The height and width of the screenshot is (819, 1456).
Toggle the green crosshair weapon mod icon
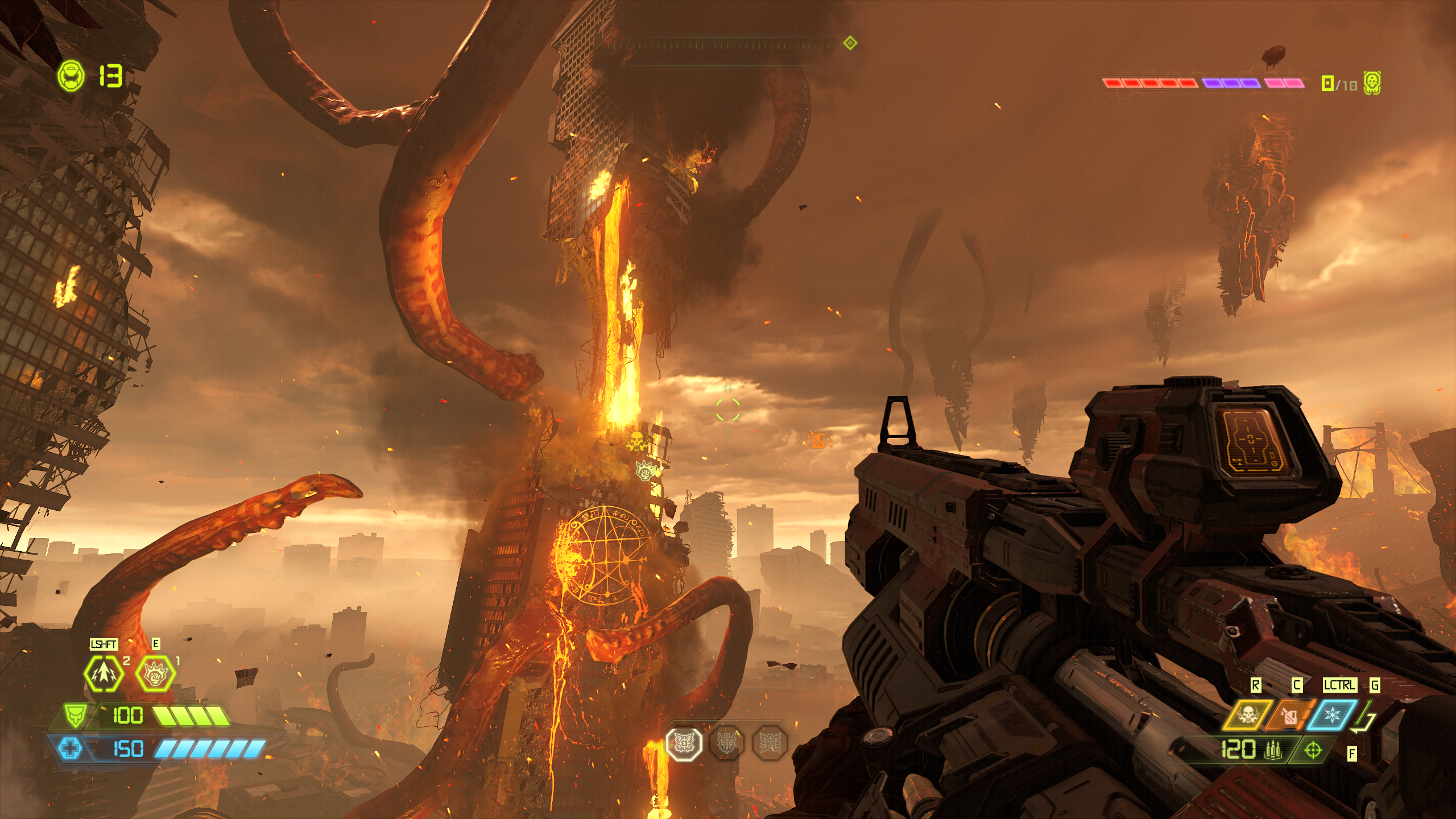[1313, 750]
